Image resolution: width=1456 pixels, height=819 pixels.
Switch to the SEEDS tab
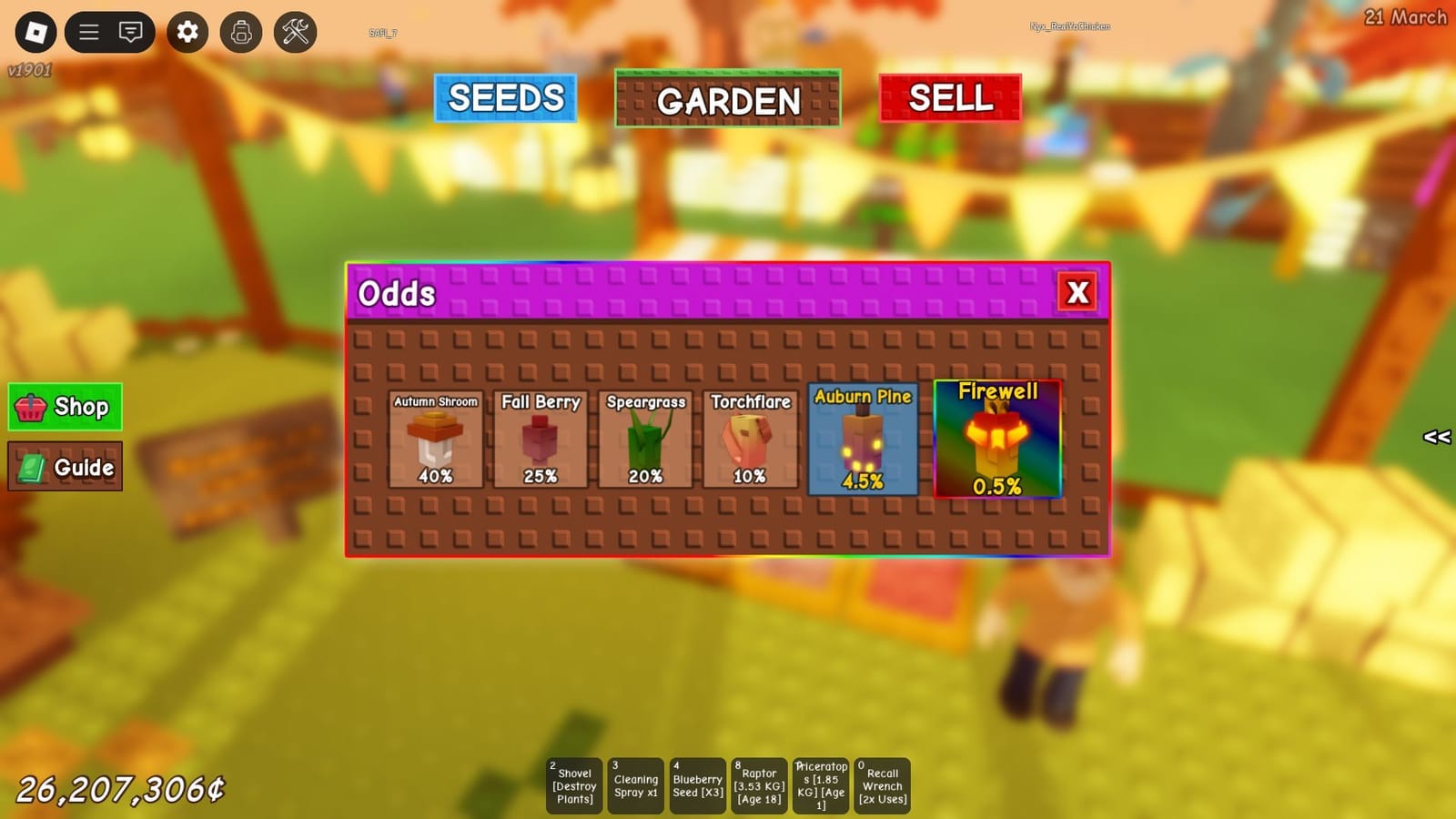pos(506,96)
